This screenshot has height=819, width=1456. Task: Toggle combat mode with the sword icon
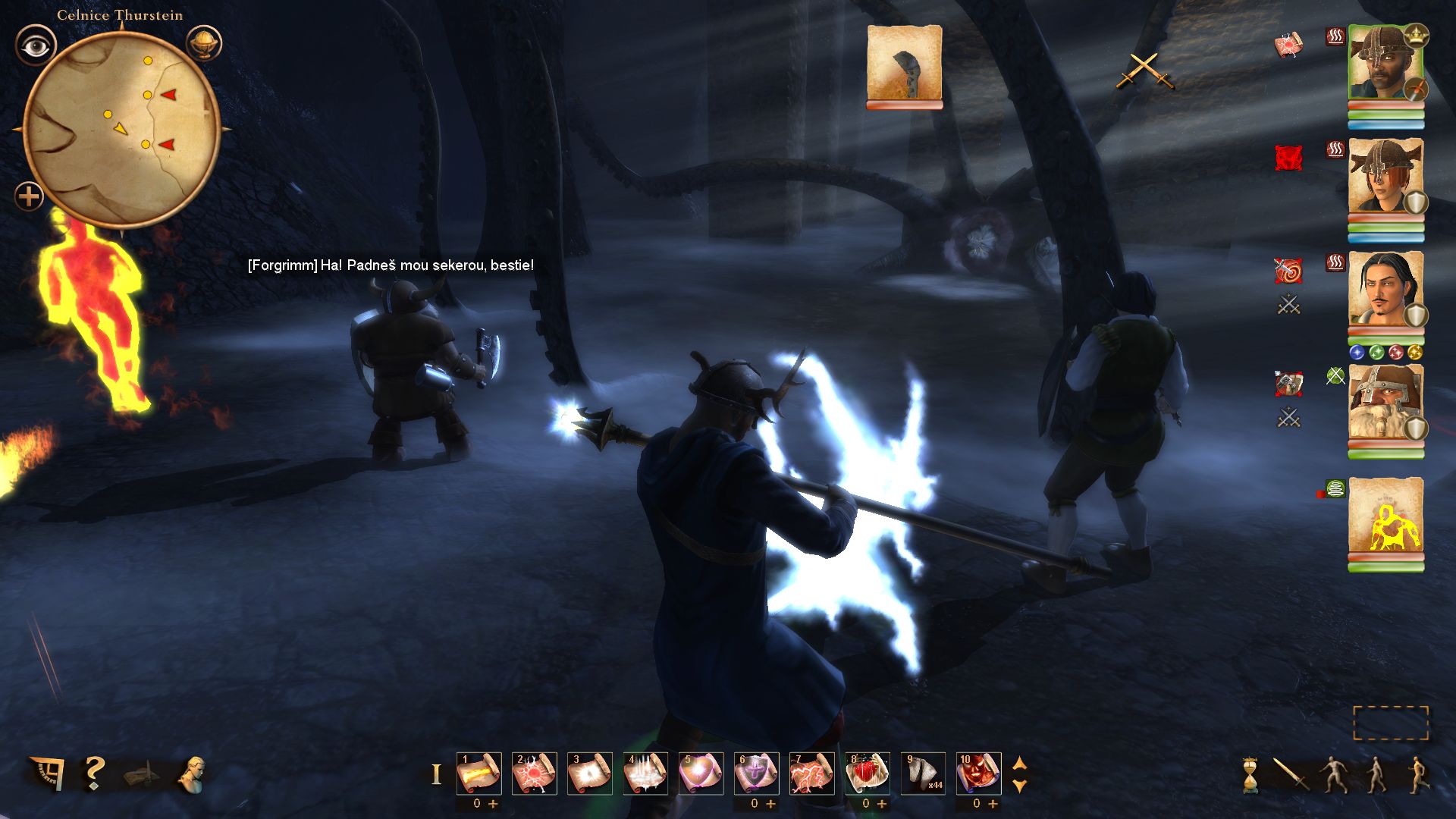click(x=1290, y=775)
